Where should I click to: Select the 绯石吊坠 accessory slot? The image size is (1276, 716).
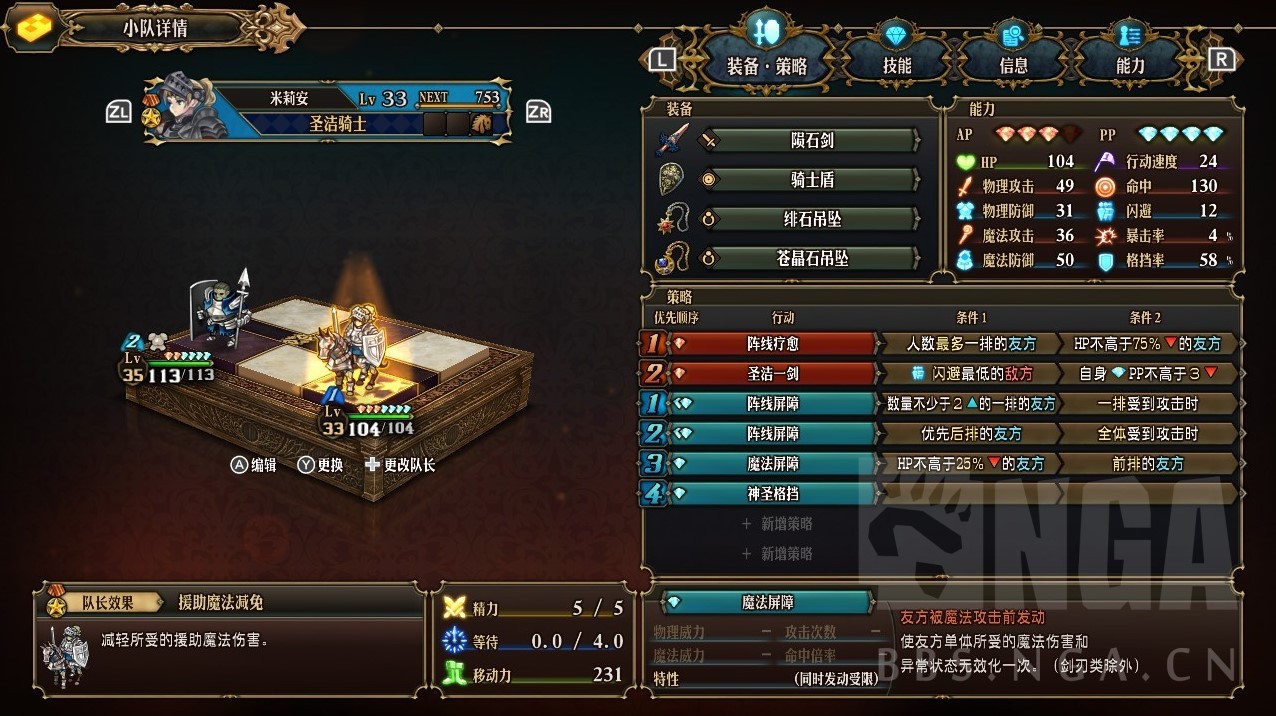pyautogui.click(x=811, y=219)
